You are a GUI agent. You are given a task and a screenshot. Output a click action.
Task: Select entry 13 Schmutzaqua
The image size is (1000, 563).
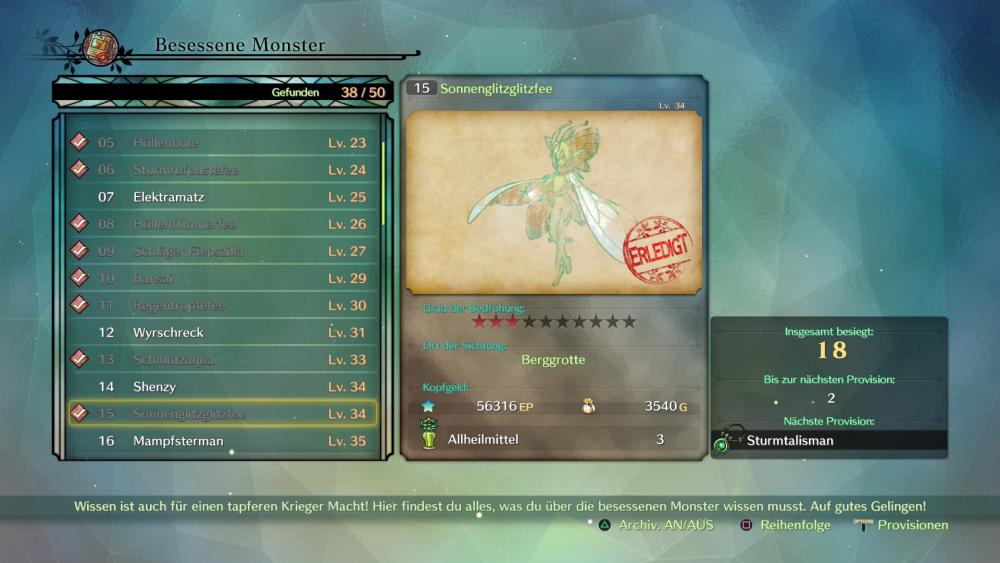point(222,359)
